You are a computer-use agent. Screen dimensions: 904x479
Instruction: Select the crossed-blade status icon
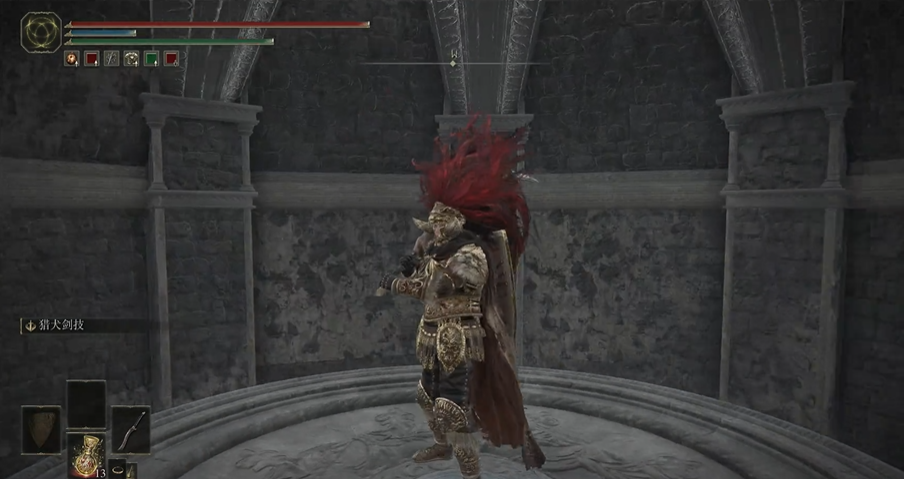point(111,59)
